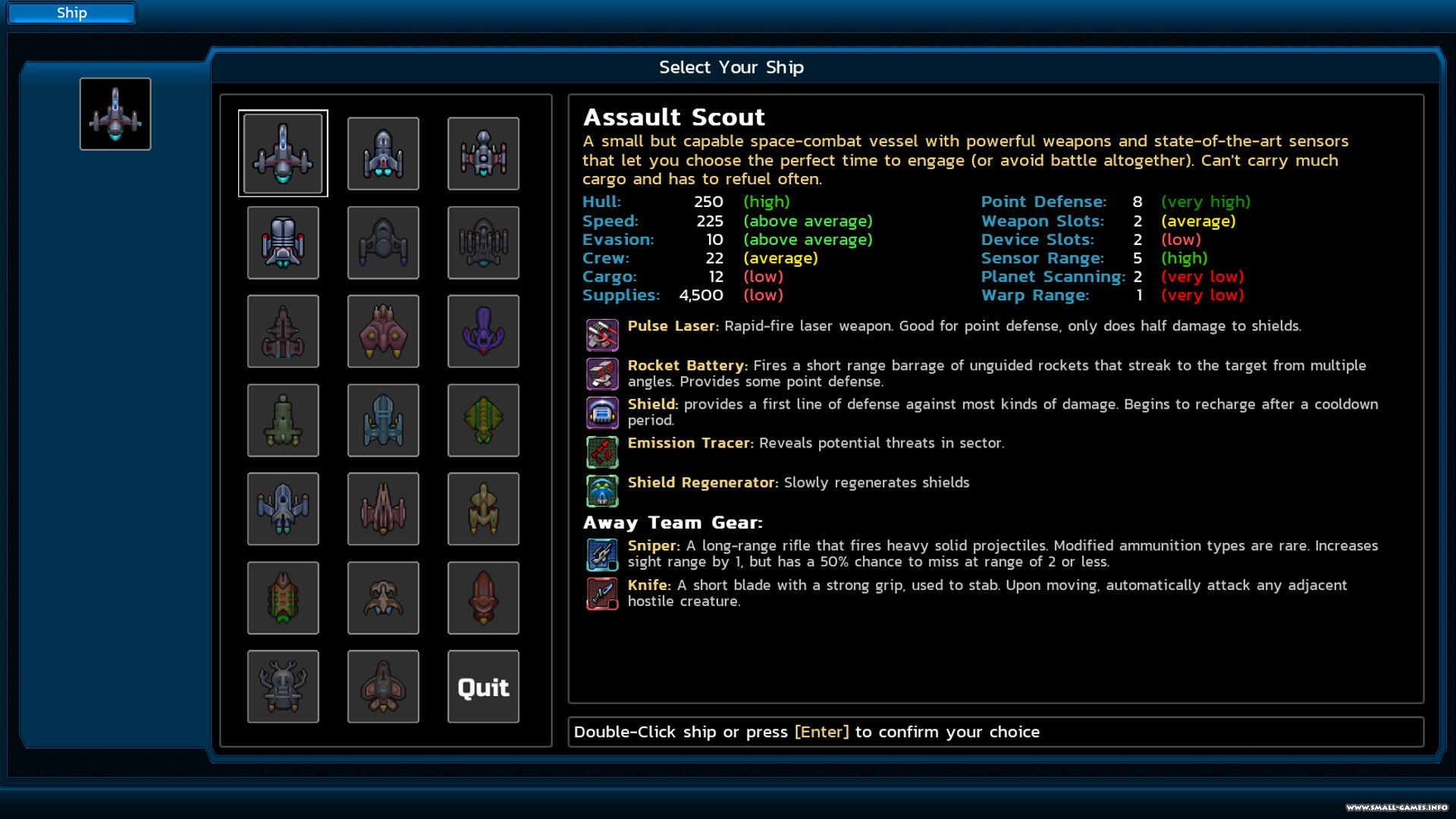
Task: Select the maroon ship with yellow thrusters
Action: point(383,331)
